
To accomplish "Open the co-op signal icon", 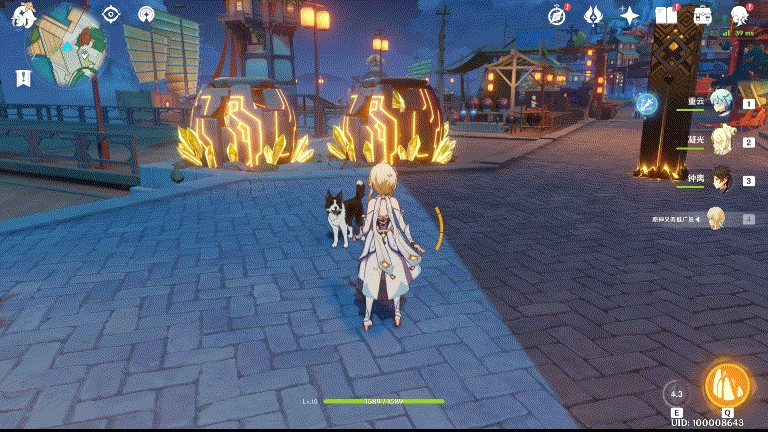I will (x=147, y=14).
